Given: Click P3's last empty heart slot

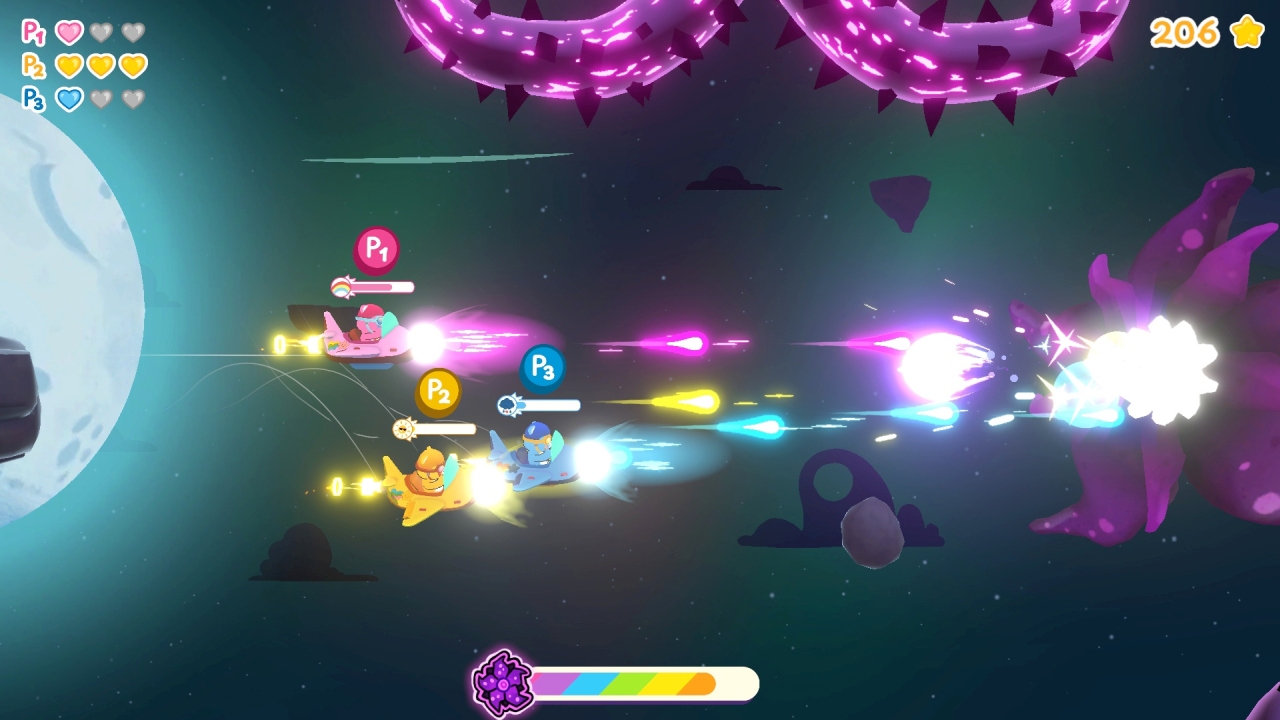Looking at the screenshot, I should pos(133,96).
